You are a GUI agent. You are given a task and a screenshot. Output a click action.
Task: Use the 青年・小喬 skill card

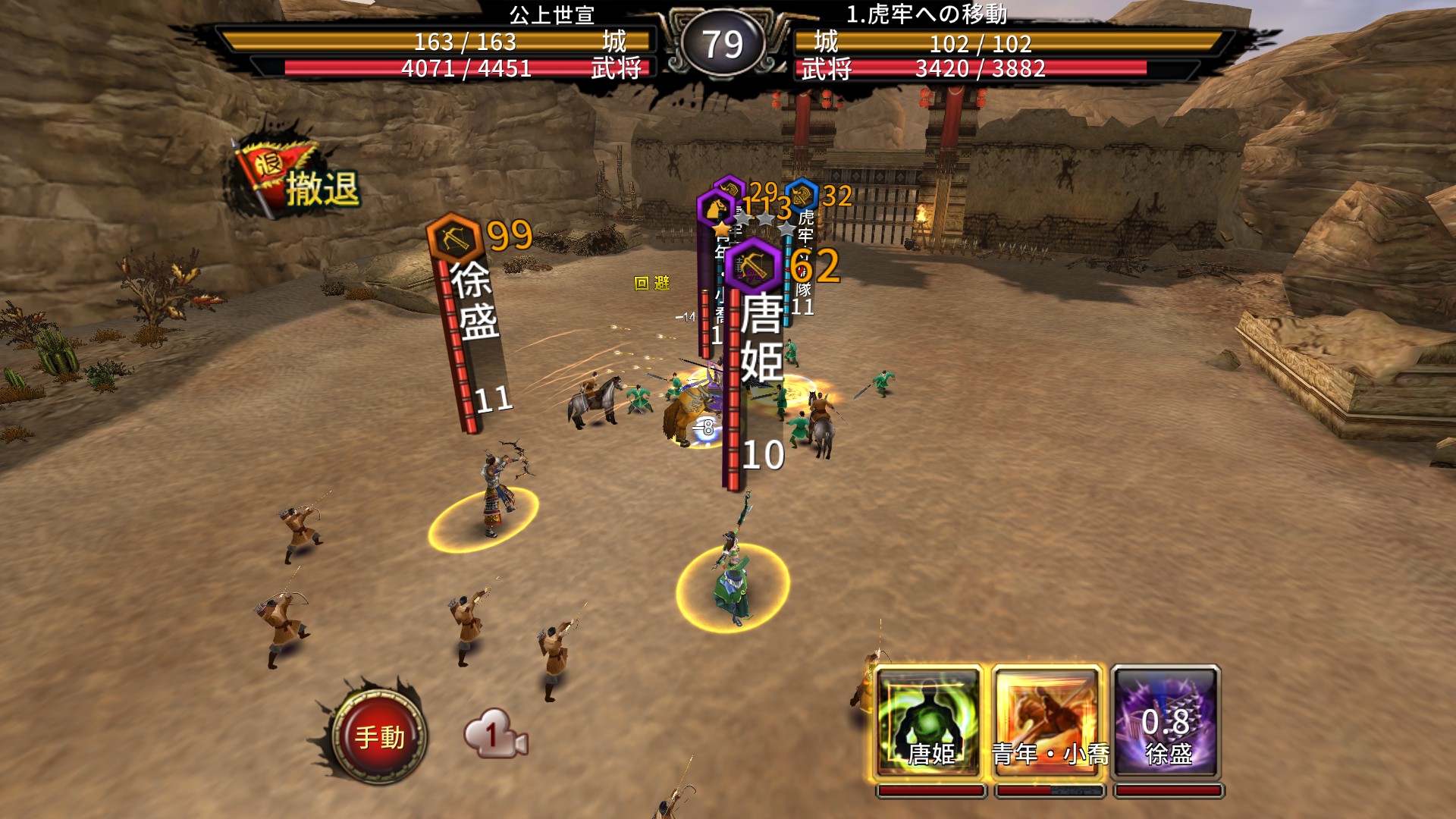(x=1047, y=721)
